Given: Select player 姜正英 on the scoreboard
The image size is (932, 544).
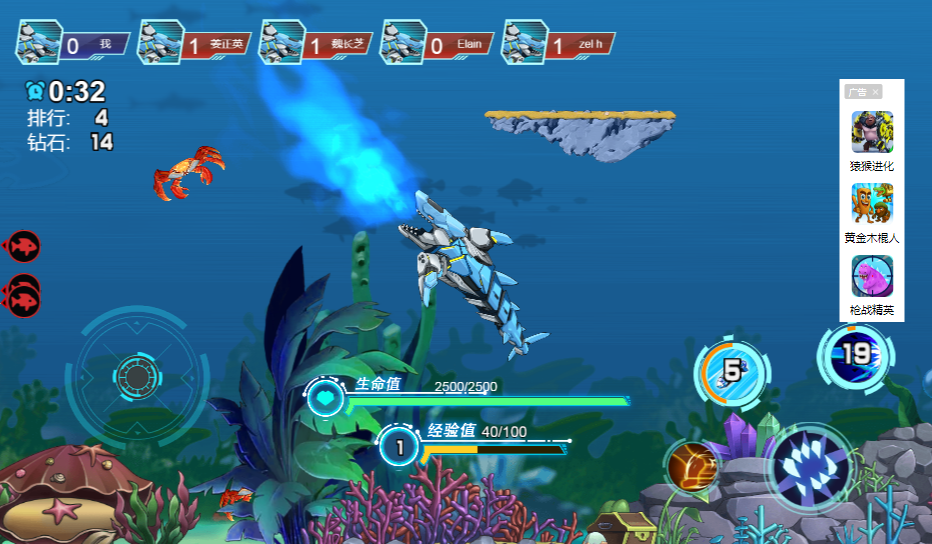Looking at the screenshot, I should (x=195, y=44).
